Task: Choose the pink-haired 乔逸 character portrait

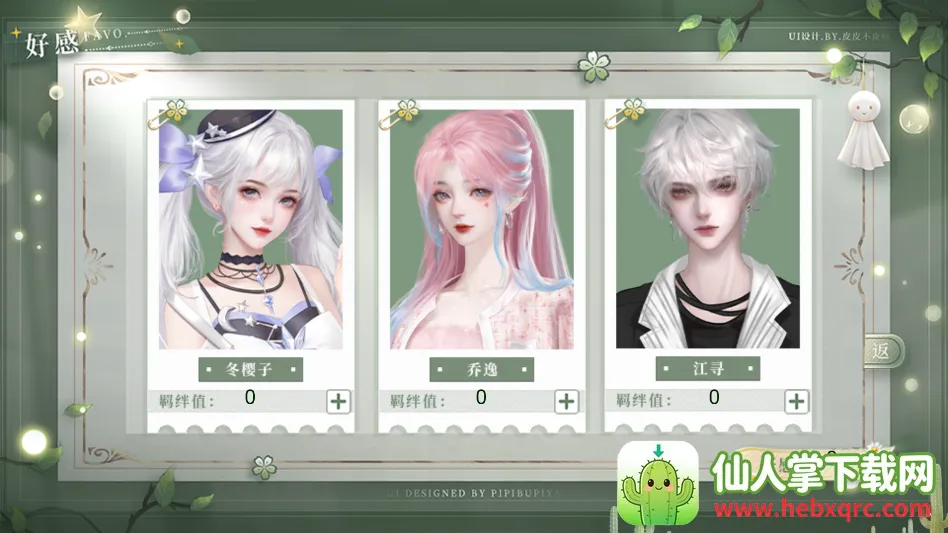Action: coord(480,228)
